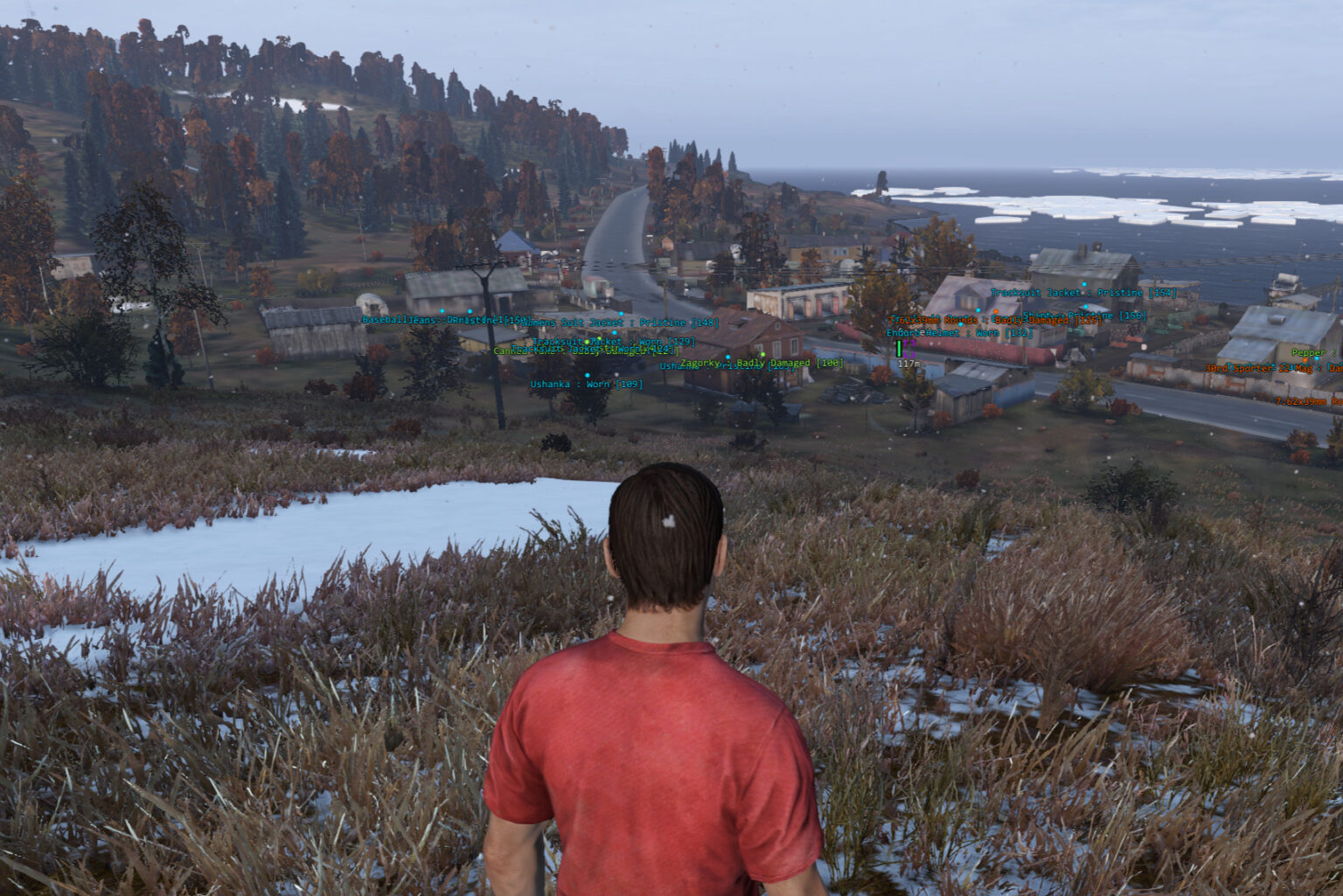Click the green dot next to Tracksuit Jacket Worn
This screenshot has width=1343, height=896.
(586, 341)
